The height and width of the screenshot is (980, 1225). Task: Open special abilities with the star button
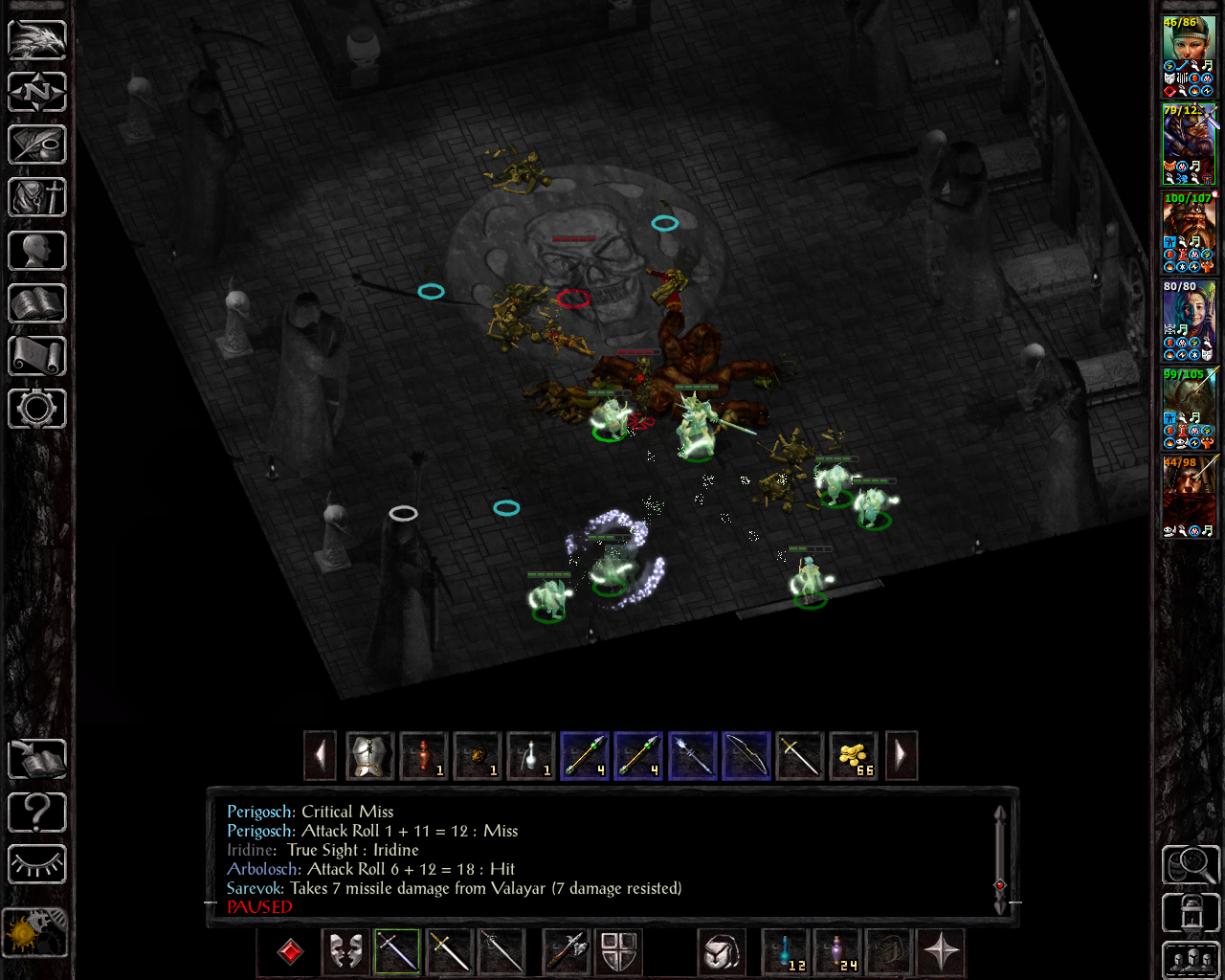[x=941, y=951]
